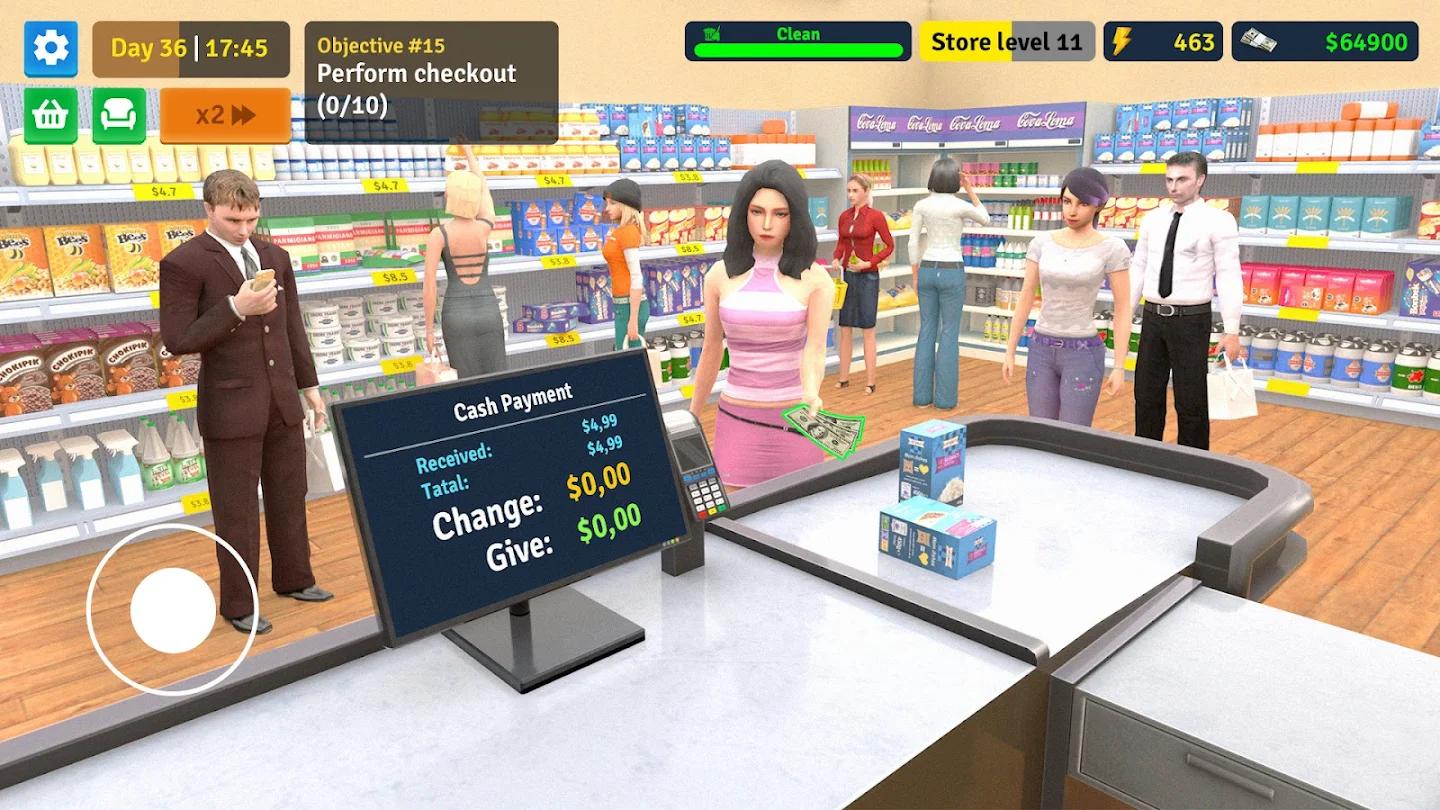The width and height of the screenshot is (1440, 810).
Task: Click the broom icon on the Clean bar
Action: coord(711,35)
